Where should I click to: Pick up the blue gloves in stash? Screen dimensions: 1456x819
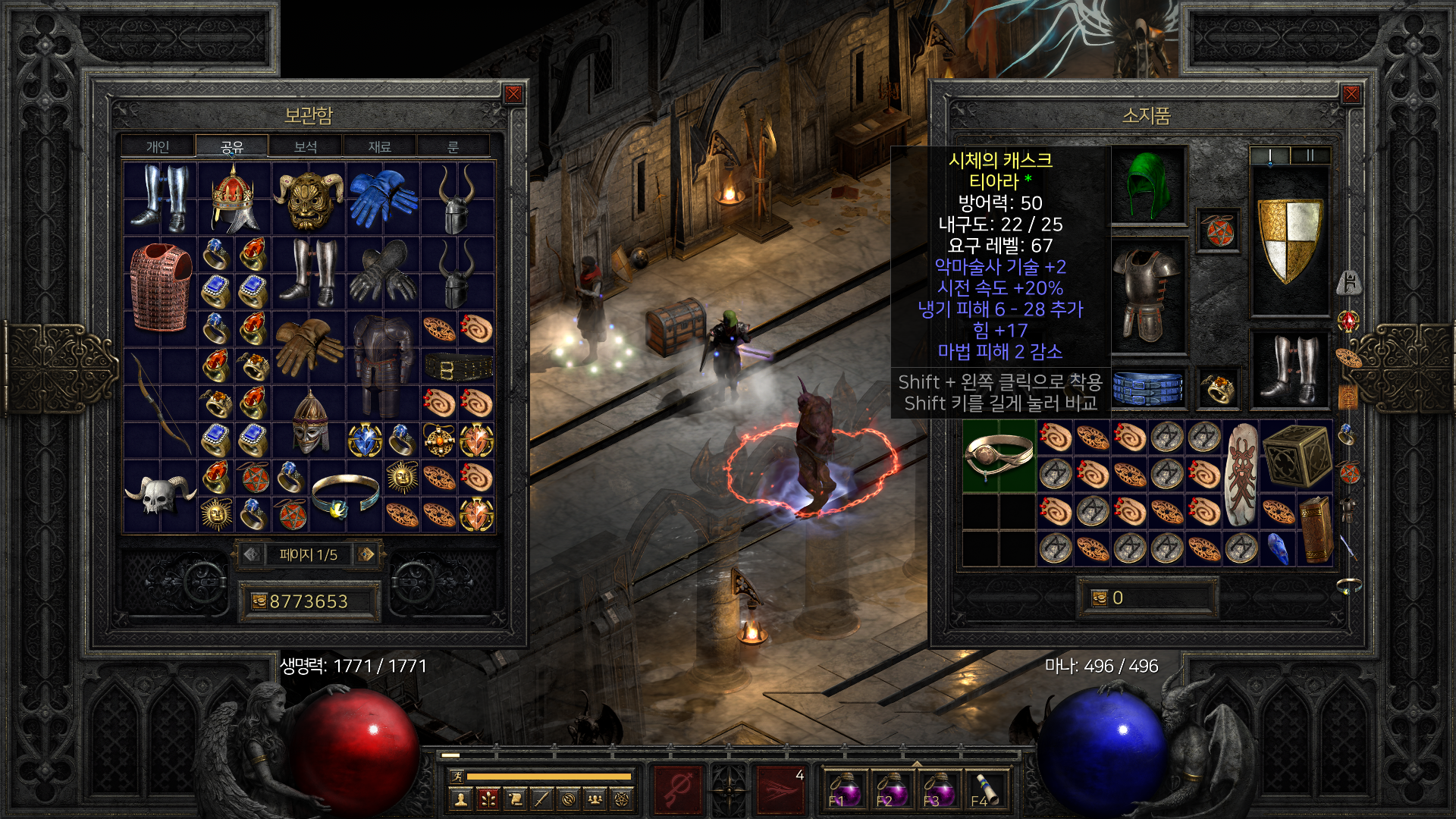point(383,197)
